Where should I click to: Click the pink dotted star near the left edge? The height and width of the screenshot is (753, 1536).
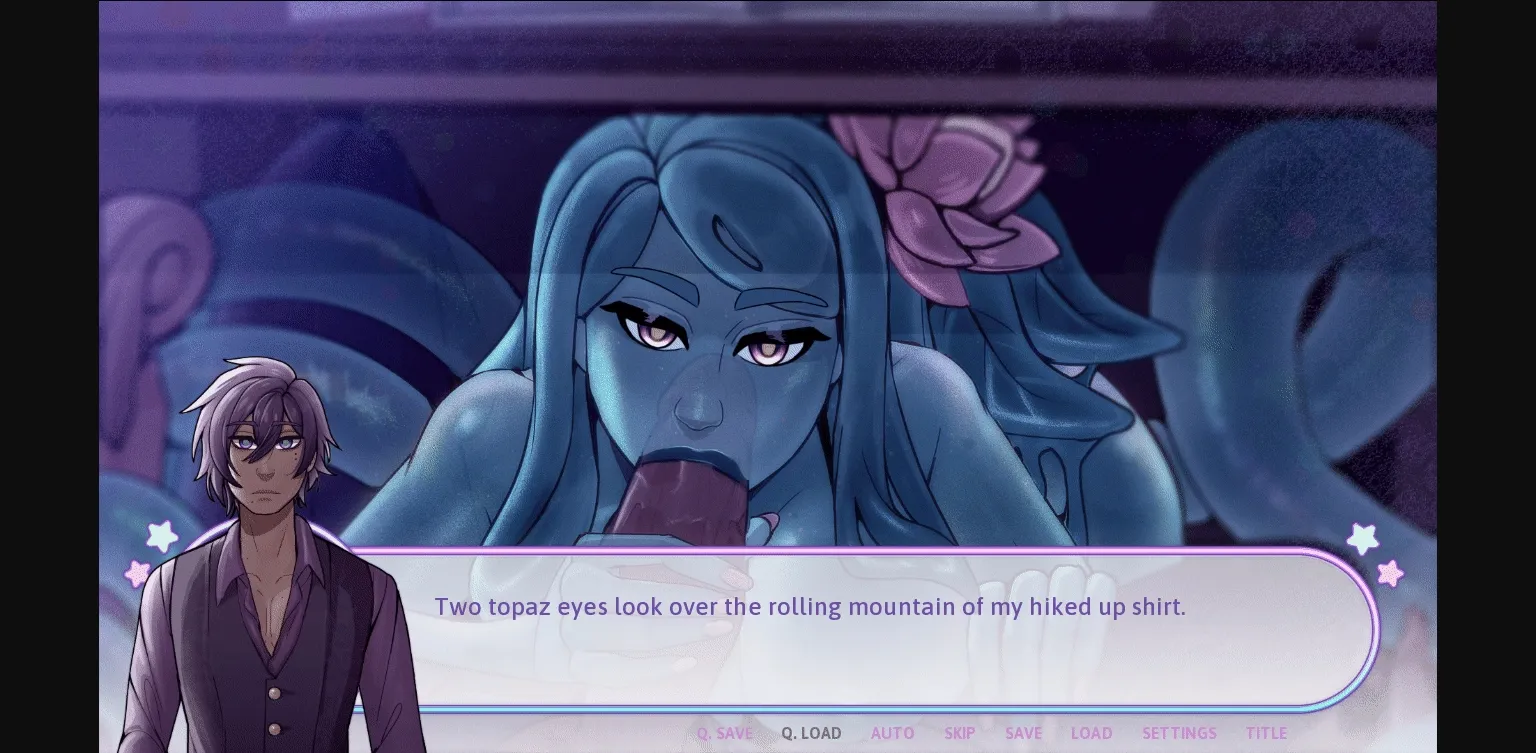click(x=137, y=574)
